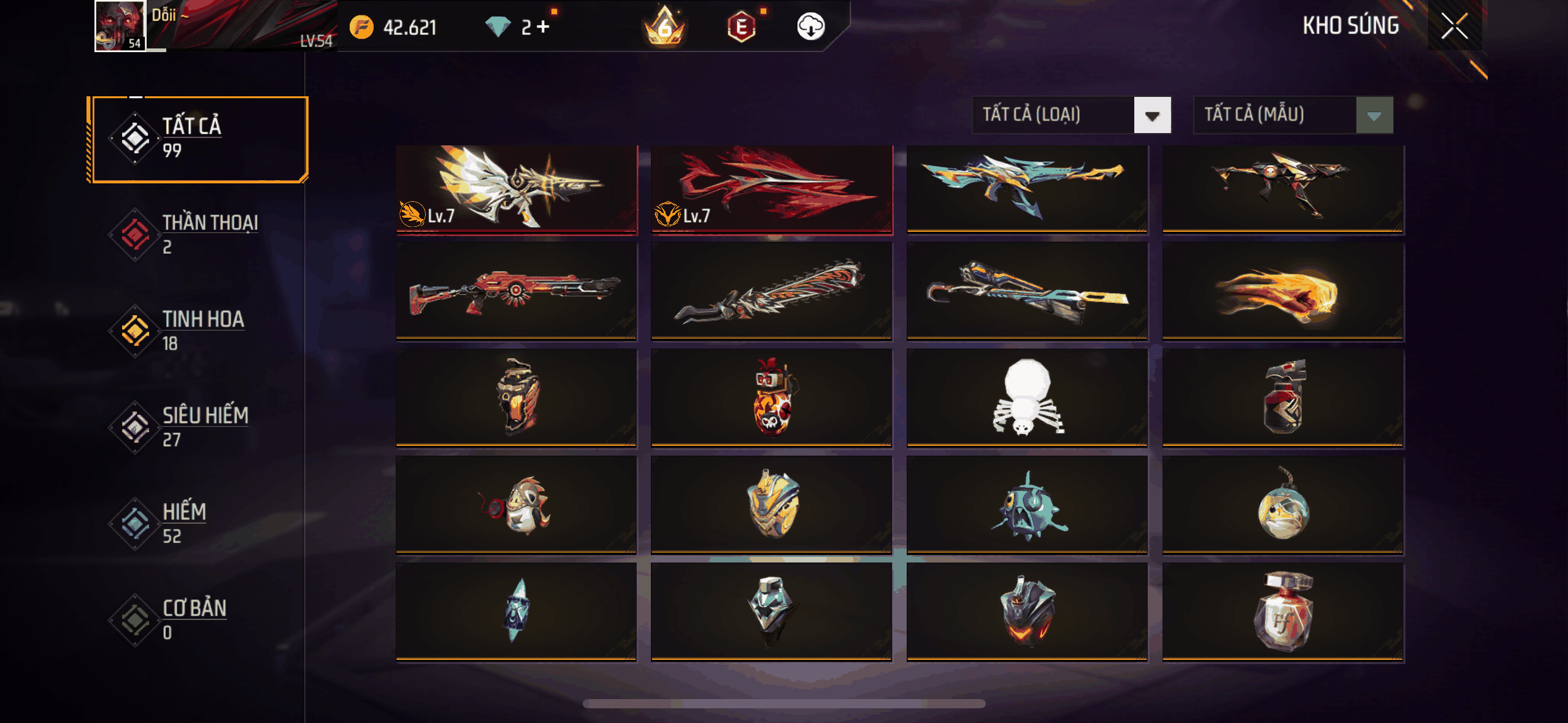Select the flaming fist skin
The width and height of the screenshot is (1568, 723).
1283,291
